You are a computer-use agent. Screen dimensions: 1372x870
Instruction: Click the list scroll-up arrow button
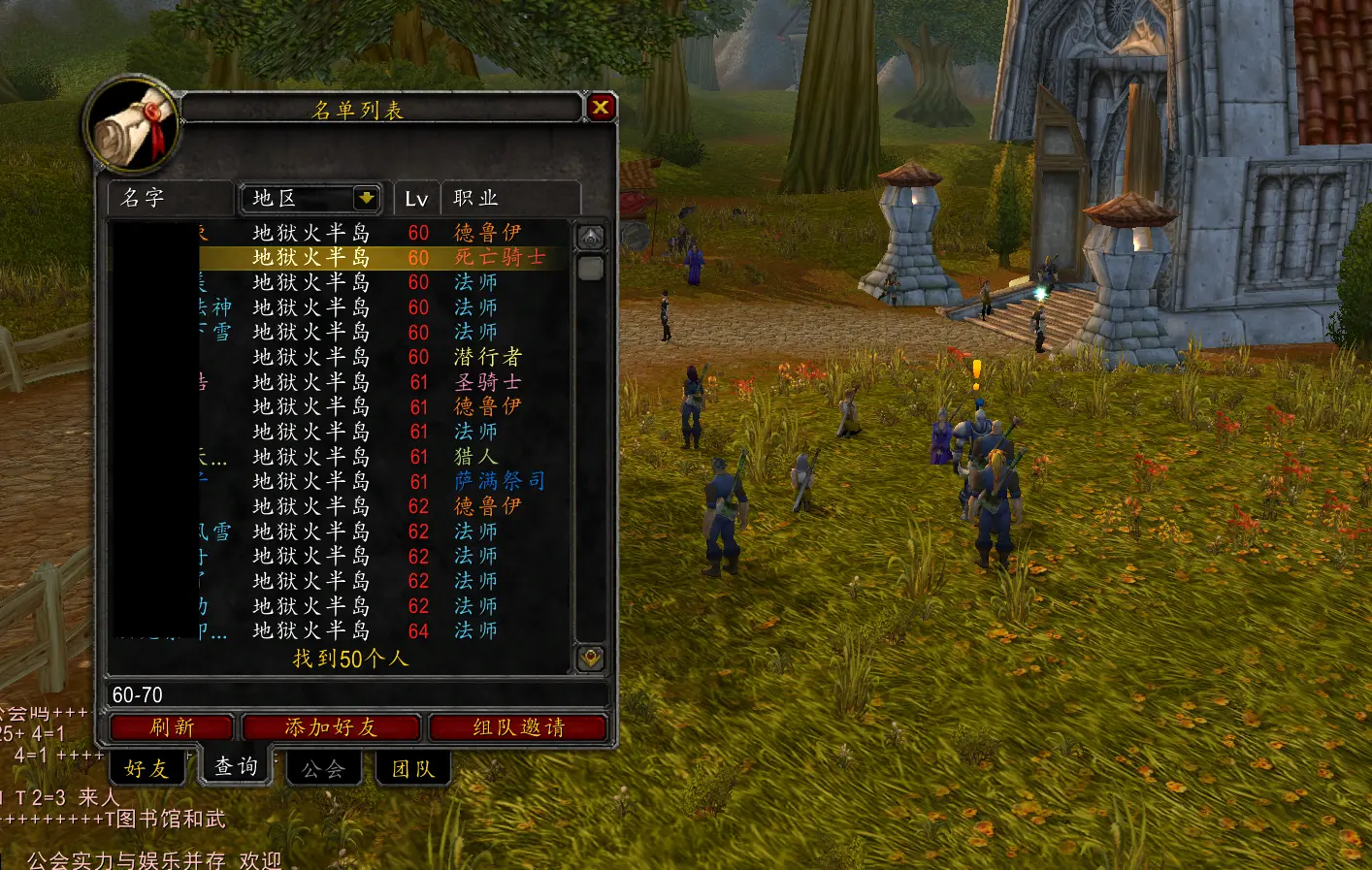pos(590,237)
